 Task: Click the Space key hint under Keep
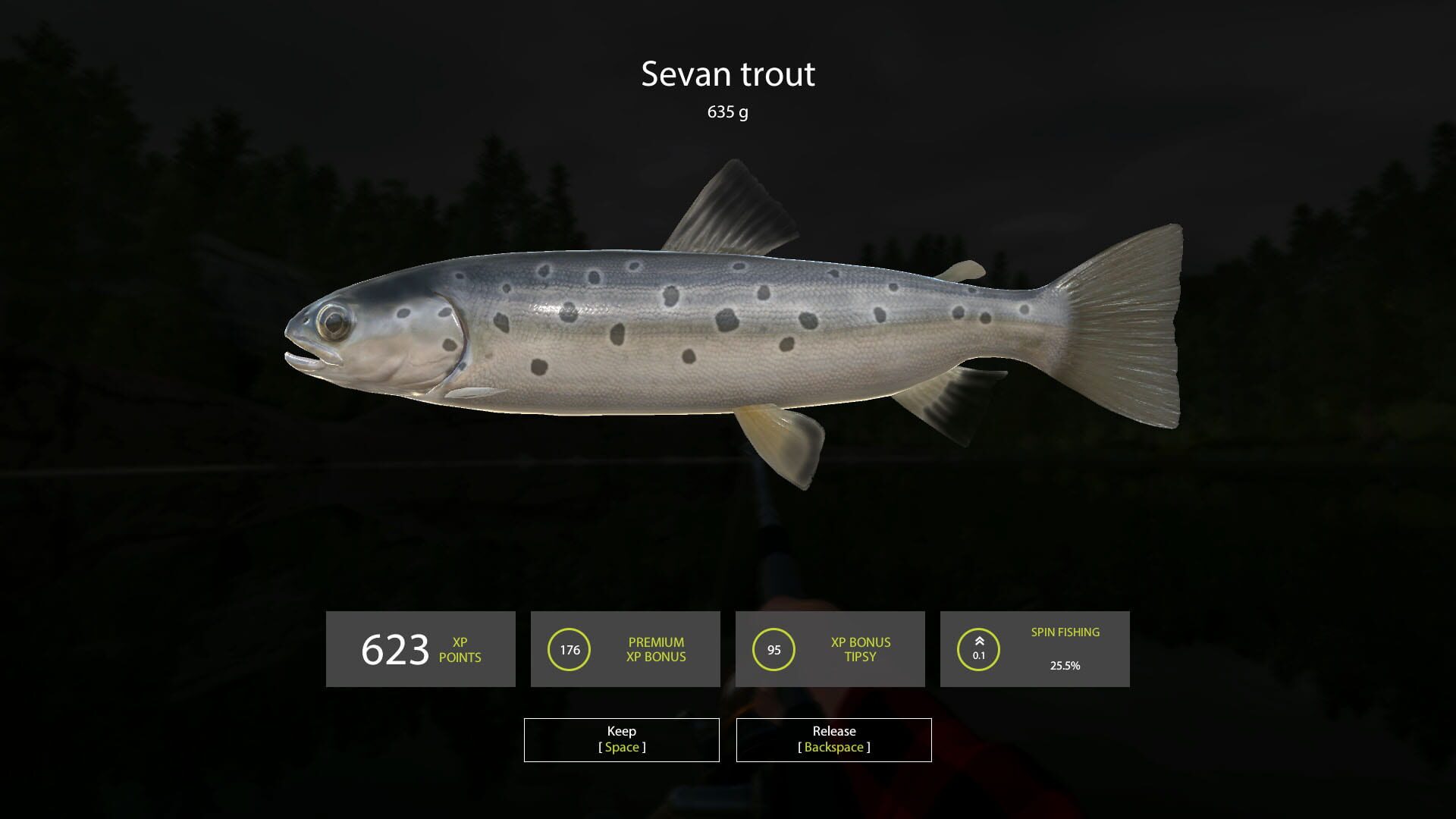pyautogui.click(x=621, y=747)
